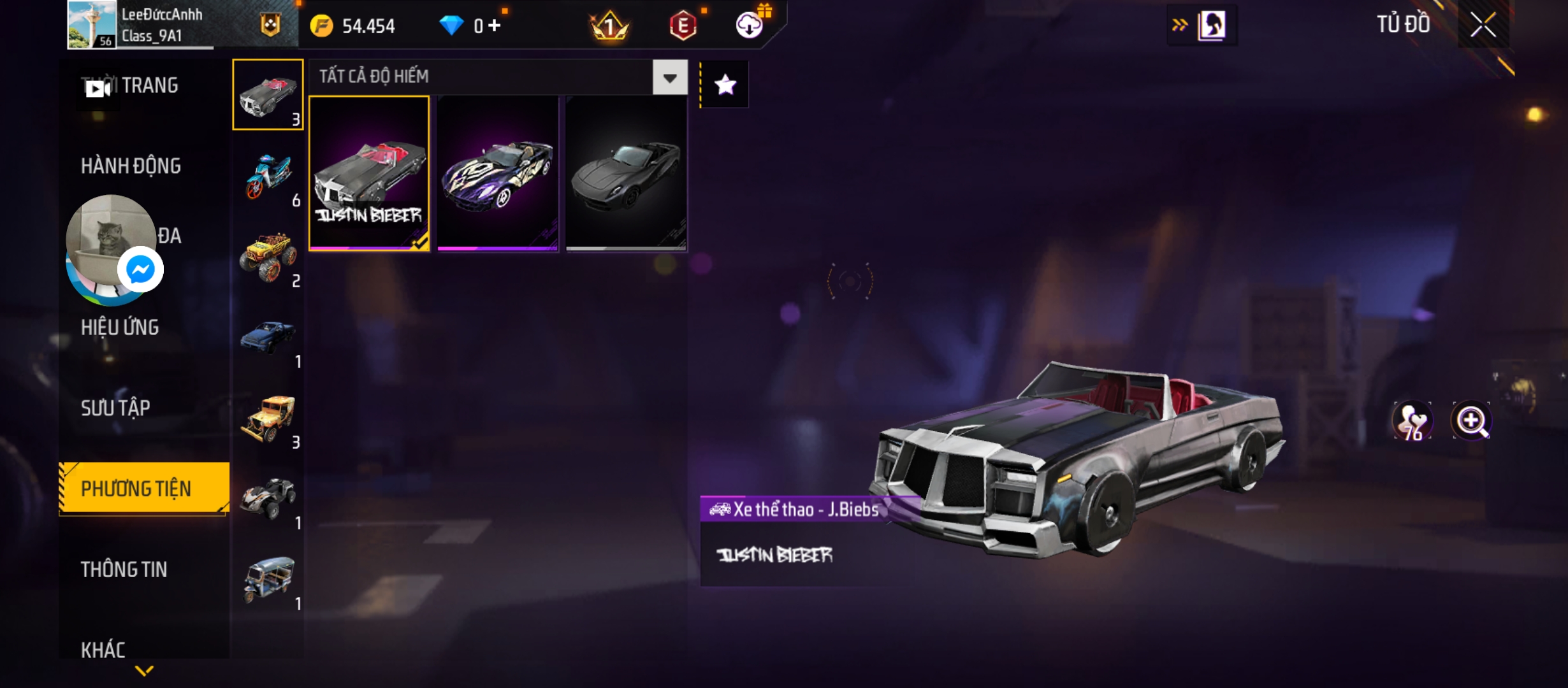Image resolution: width=1568 pixels, height=688 pixels.
Task: Select the motorbike vehicle type
Action: (x=268, y=176)
